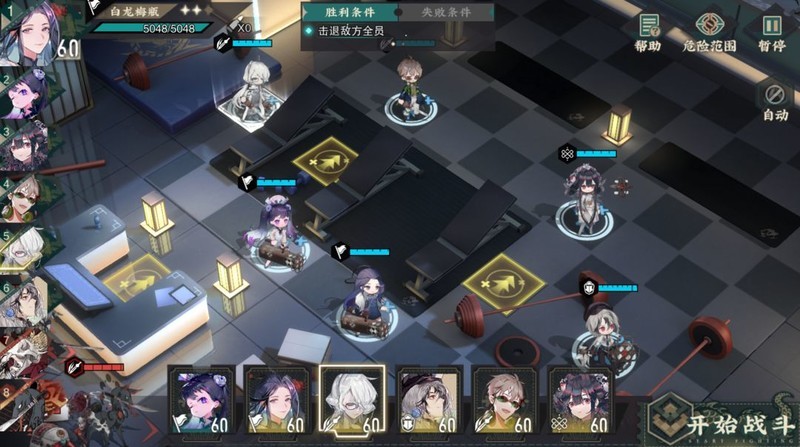Select the witch-hat character card with shield icon

coord(427,400)
